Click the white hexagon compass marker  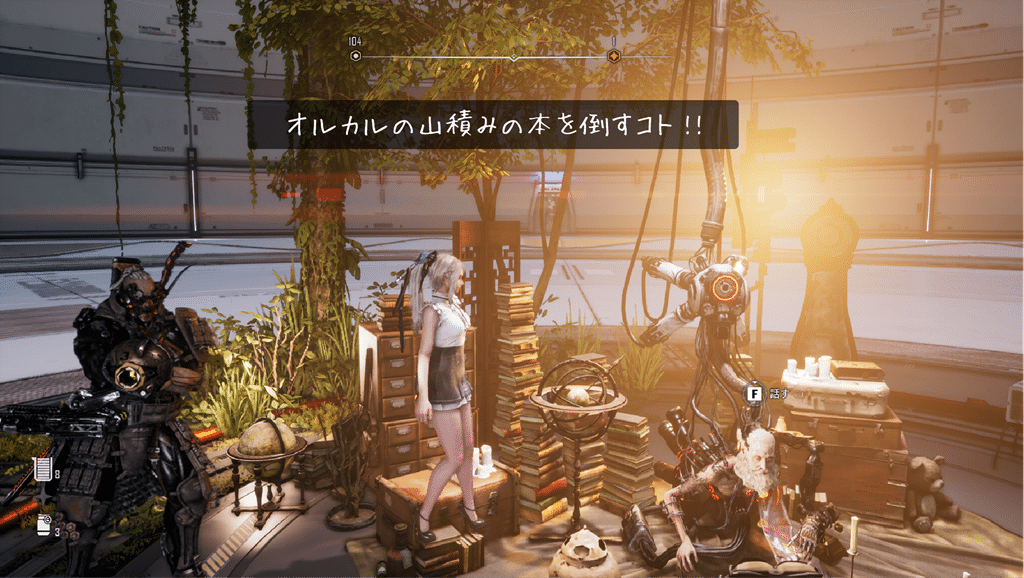tap(355, 57)
